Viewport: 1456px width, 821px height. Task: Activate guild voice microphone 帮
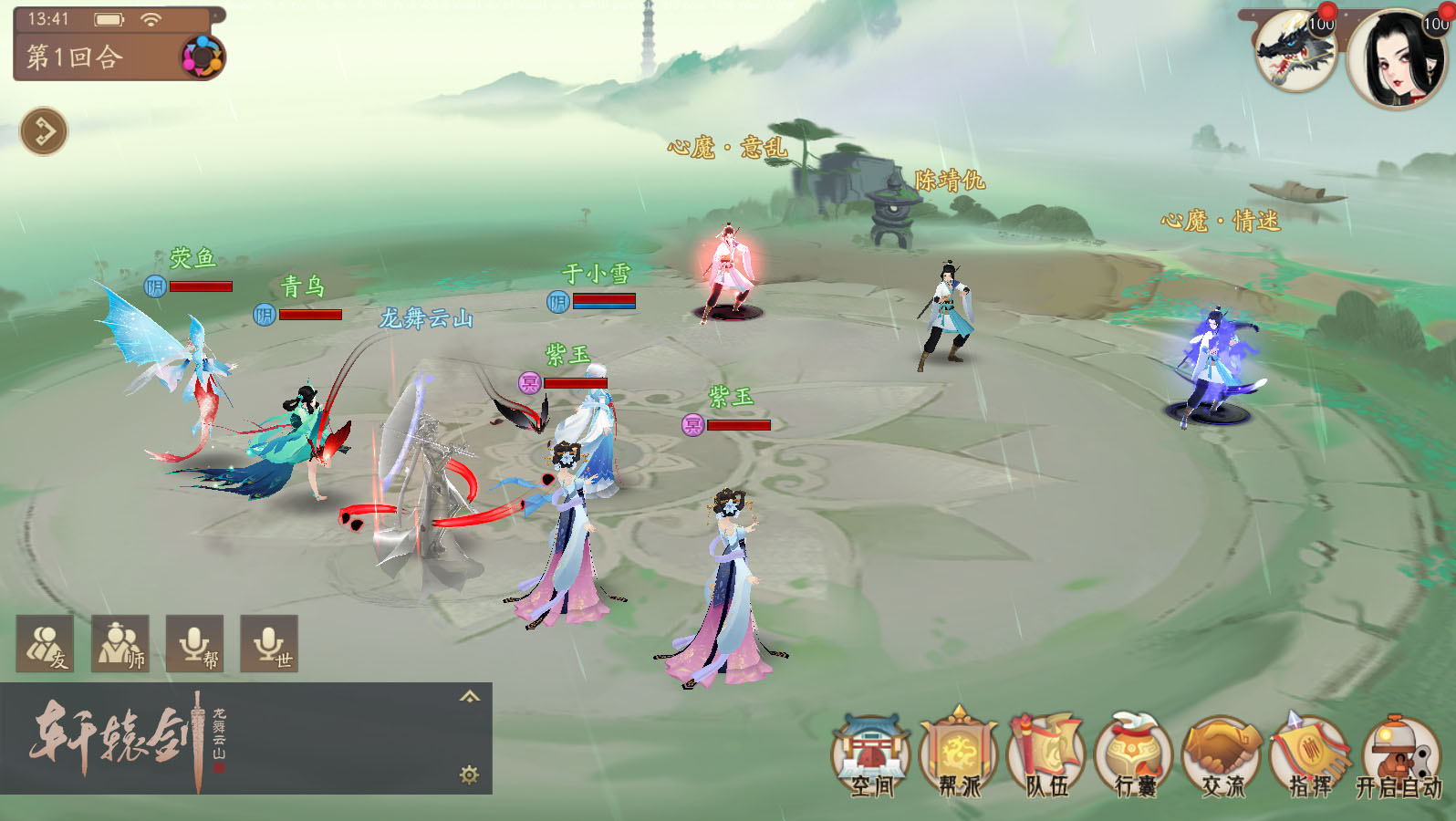tap(194, 644)
